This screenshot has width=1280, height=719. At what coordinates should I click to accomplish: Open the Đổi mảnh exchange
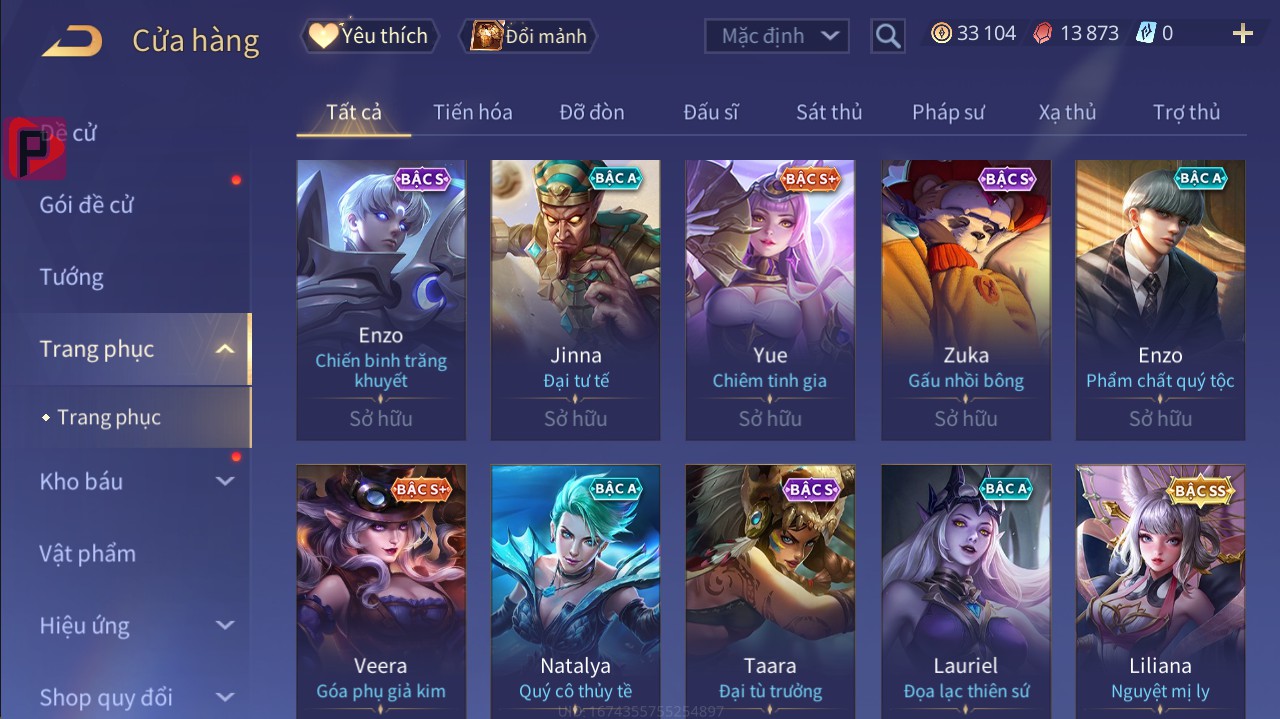pyautogui.click(x=527, y=36)
